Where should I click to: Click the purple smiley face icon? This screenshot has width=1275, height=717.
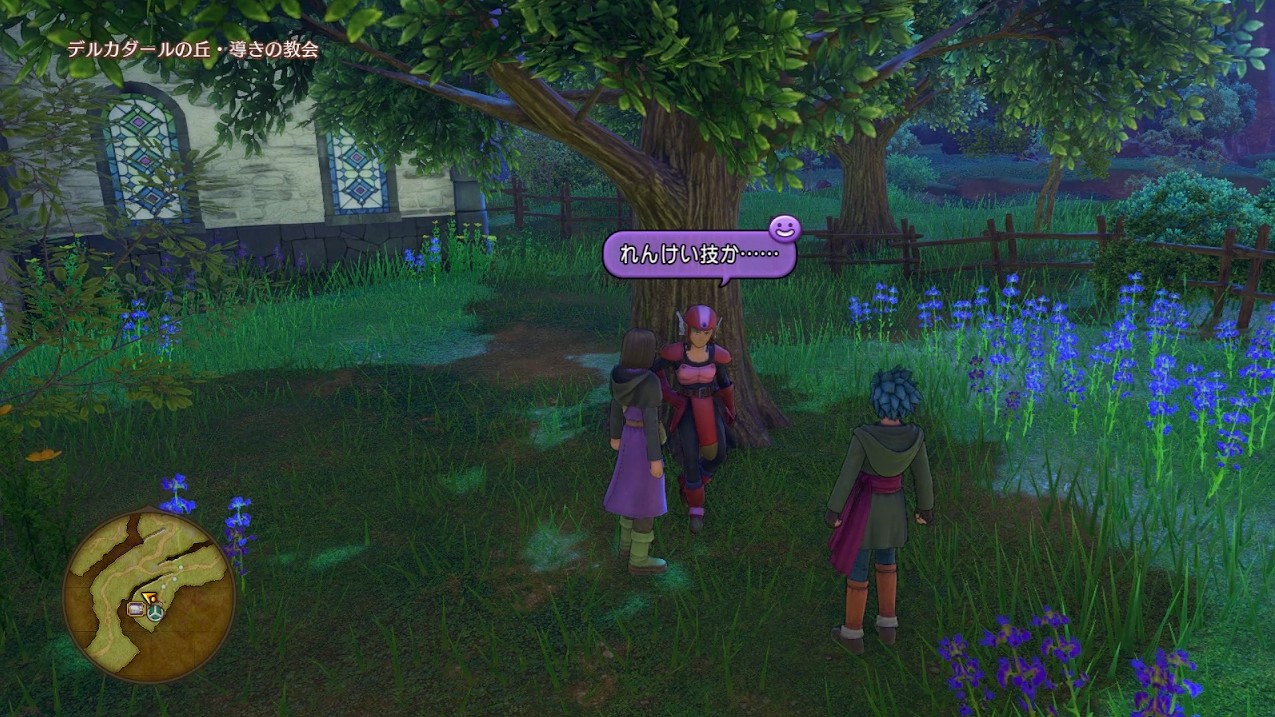pos(784,230)
